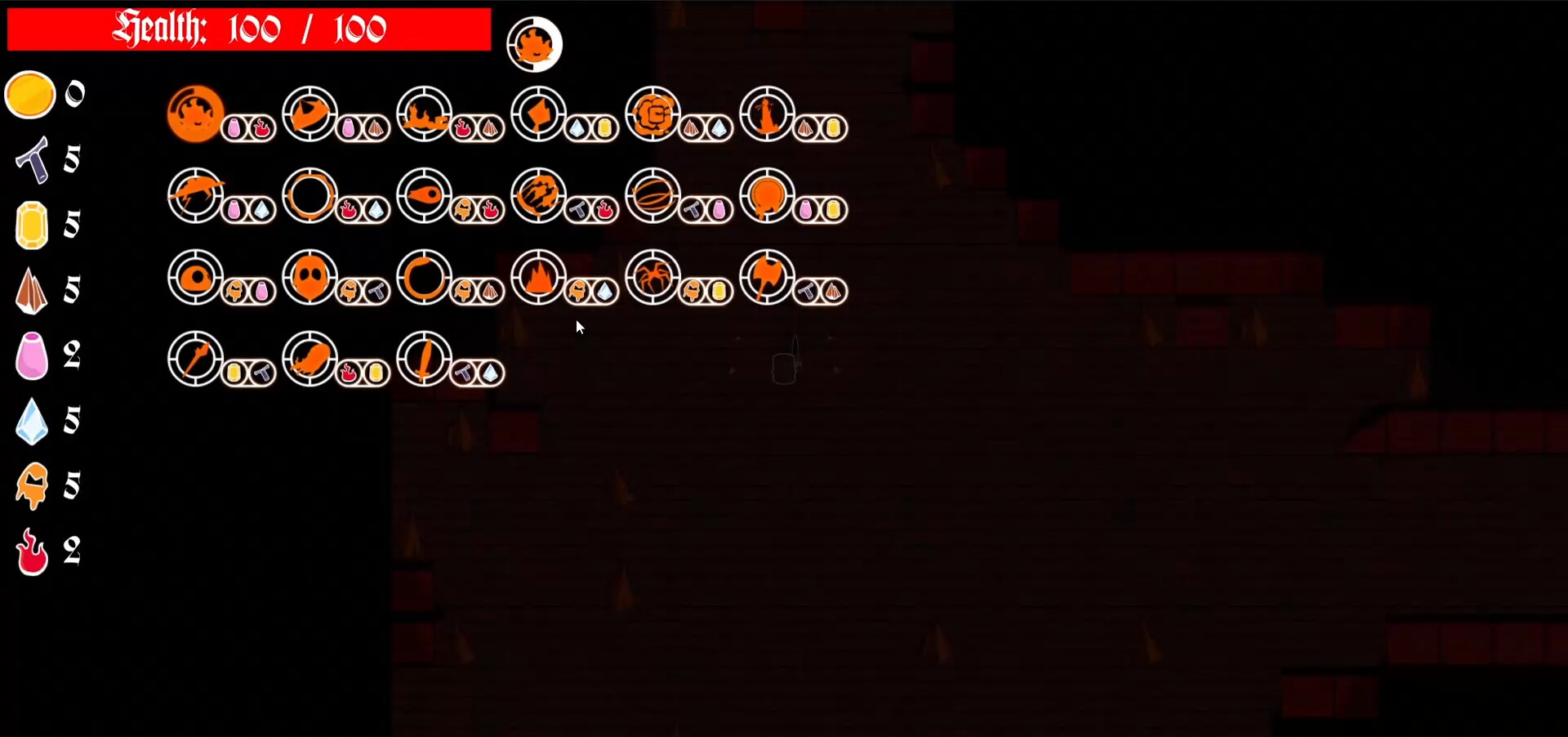Select the highlighted boulder ability
Viewport: 1568px width, 737px height.
(194, 114)
